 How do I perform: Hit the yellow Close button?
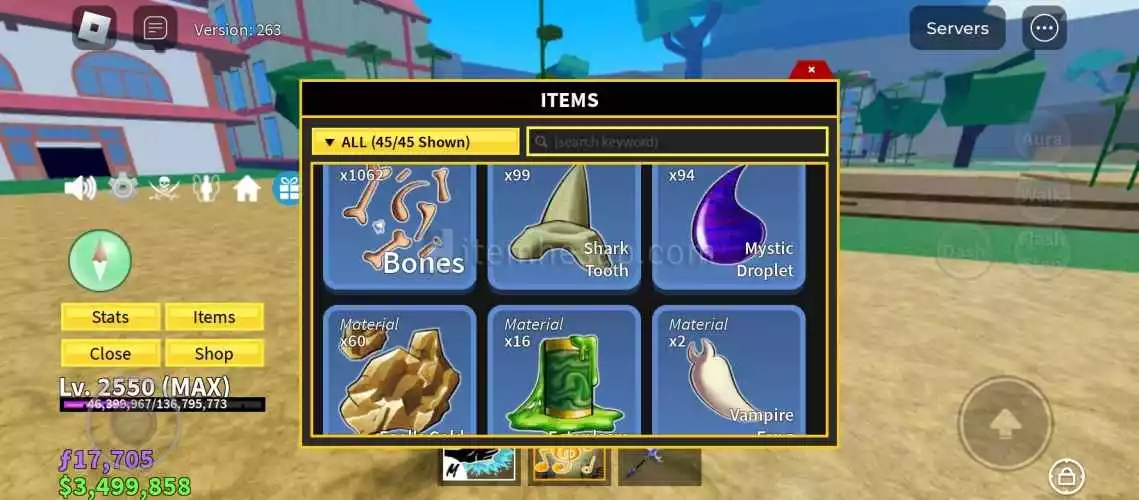point(110,353)
